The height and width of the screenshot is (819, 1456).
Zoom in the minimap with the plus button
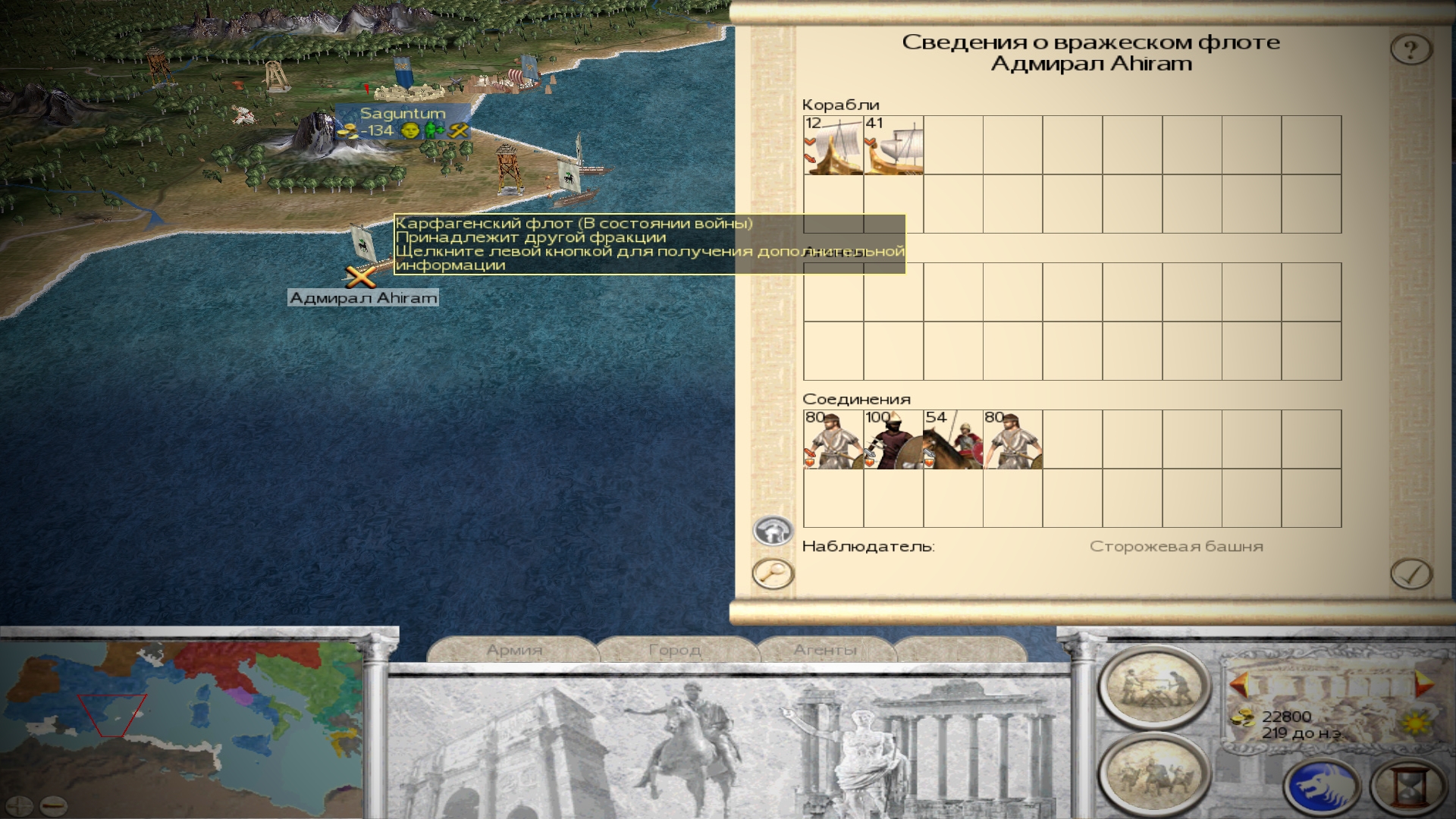click(20, 805)
